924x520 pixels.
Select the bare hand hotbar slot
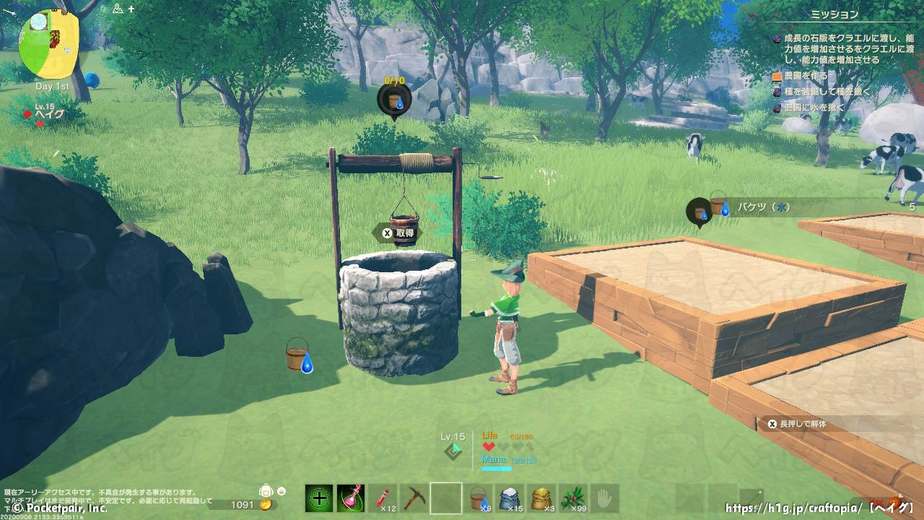tap(605, 498)
